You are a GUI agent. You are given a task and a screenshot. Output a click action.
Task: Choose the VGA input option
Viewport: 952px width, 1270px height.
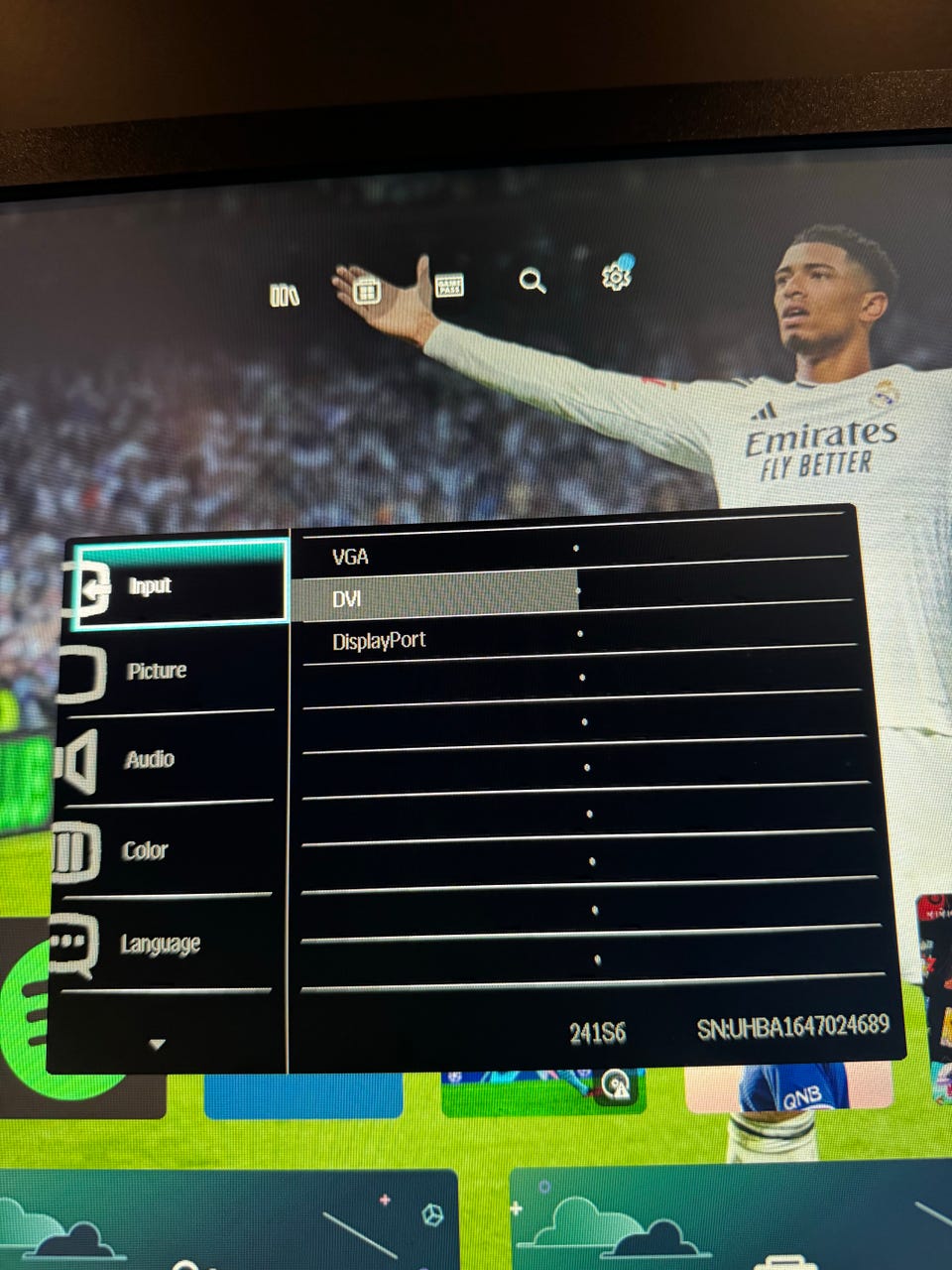click(351, 557)
